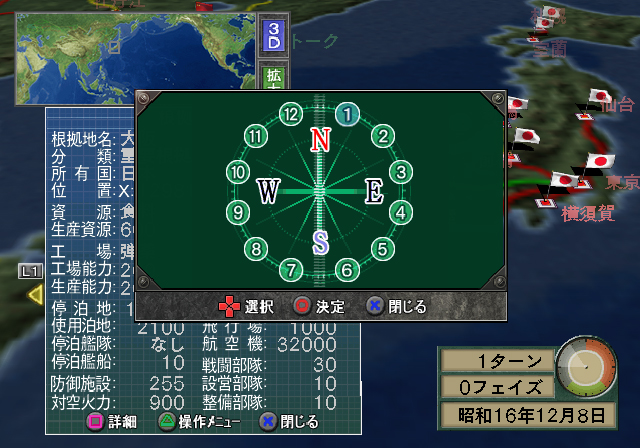The height and width of the screenshot is (448, 640).
Task: Select direction number 1 on the compass
Action: [347, 114]
